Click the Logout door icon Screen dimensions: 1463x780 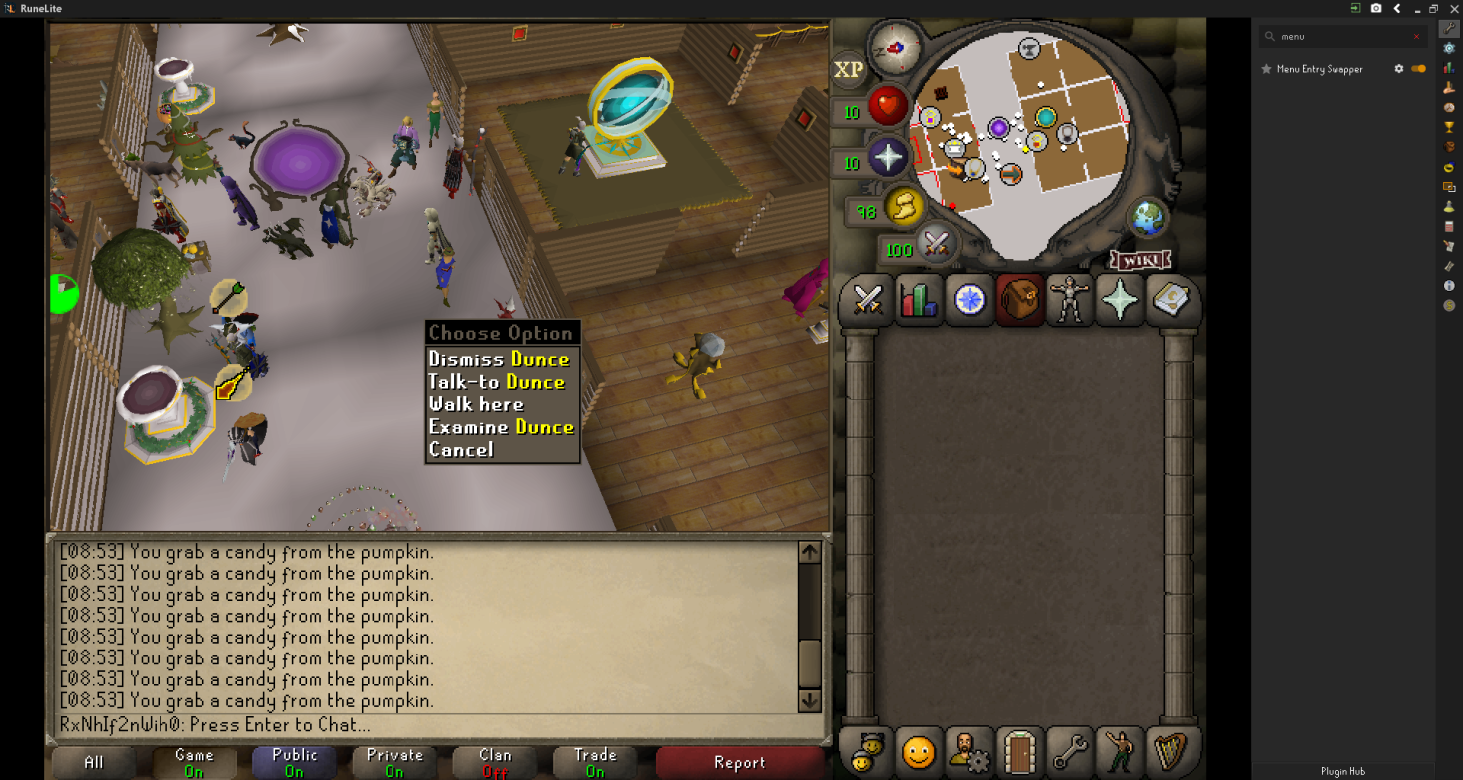1019,751
